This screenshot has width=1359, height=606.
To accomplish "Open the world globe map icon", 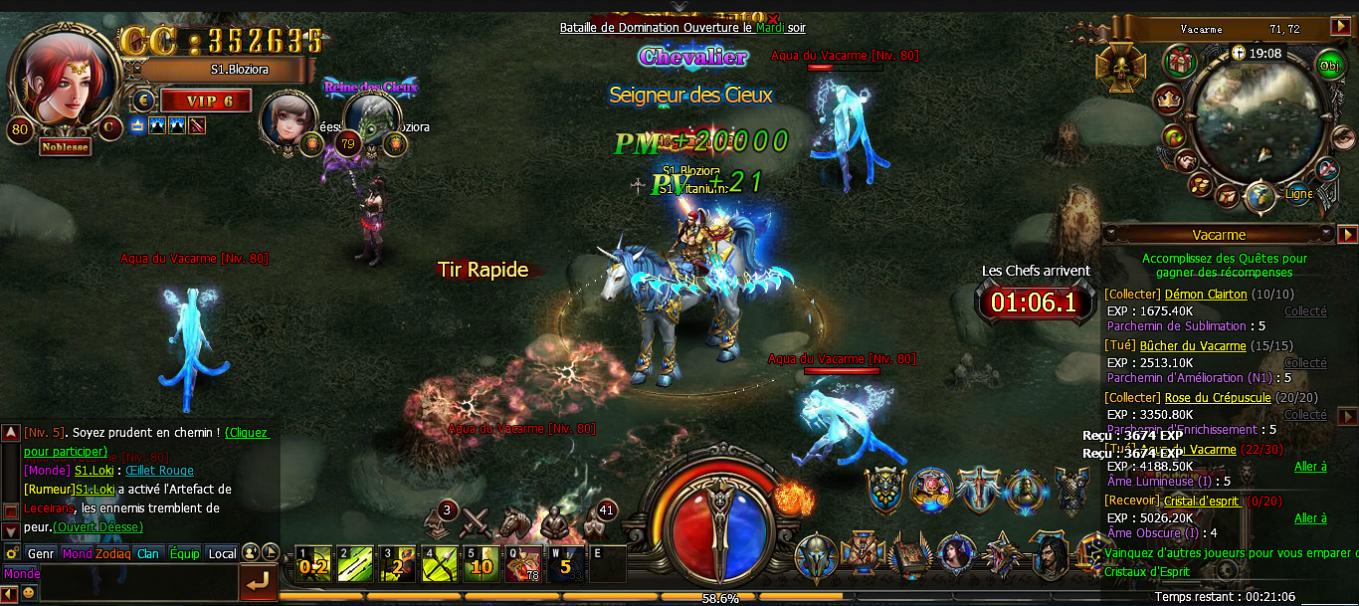I will [x=1260, y=196].
